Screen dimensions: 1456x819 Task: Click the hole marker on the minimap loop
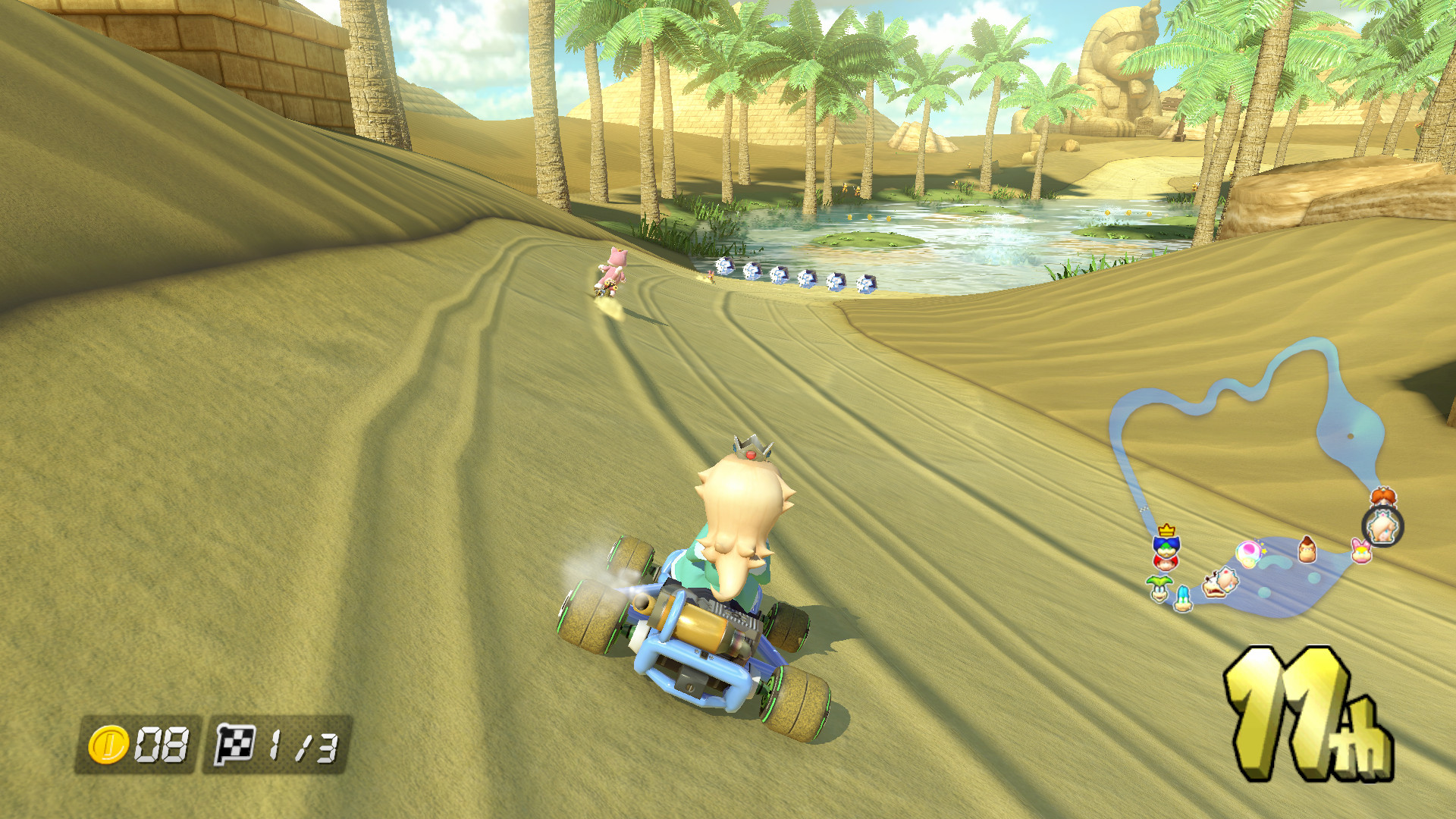coord(1350,436)
